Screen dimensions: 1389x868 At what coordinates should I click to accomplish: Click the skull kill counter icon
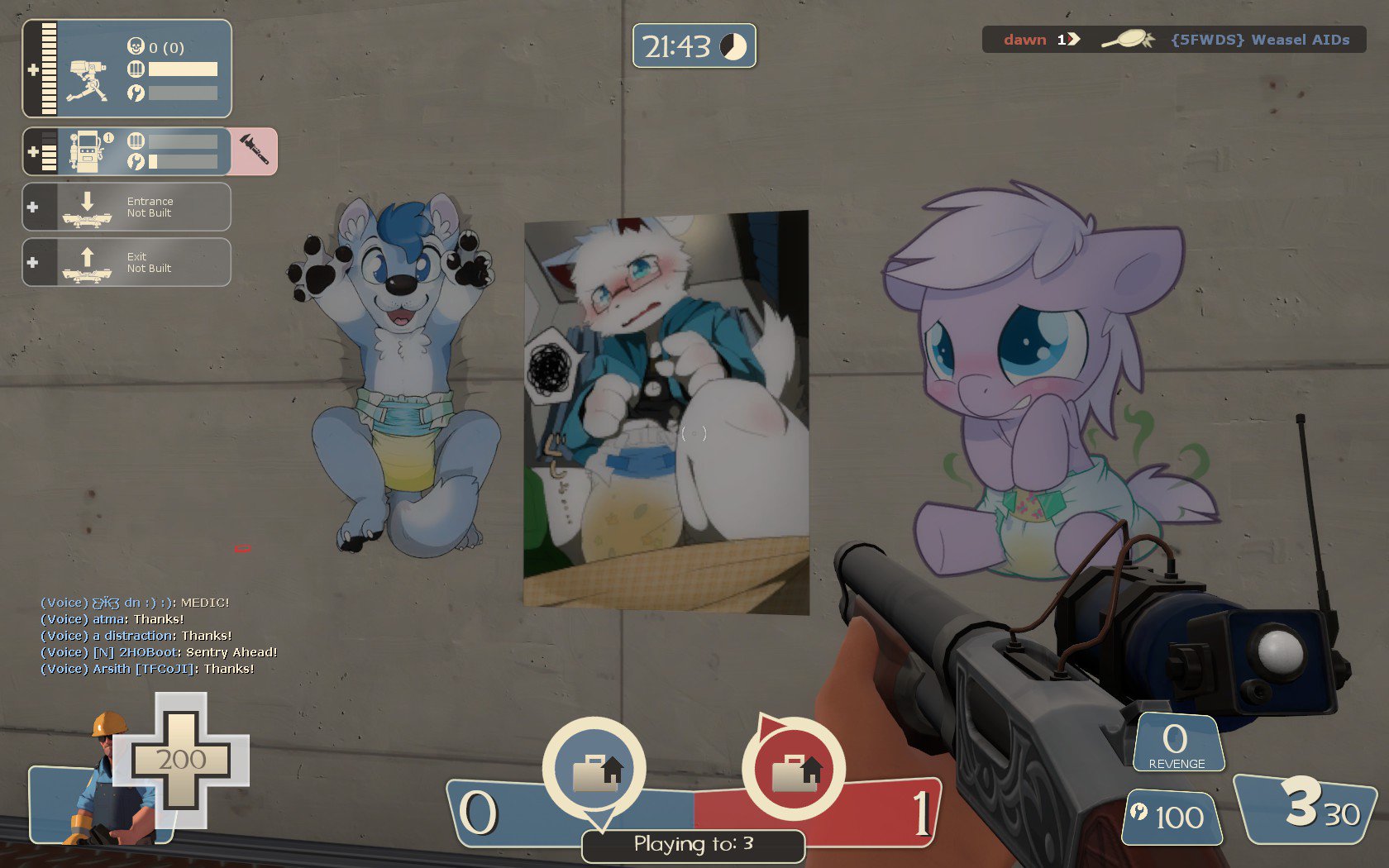coord(136,47)
